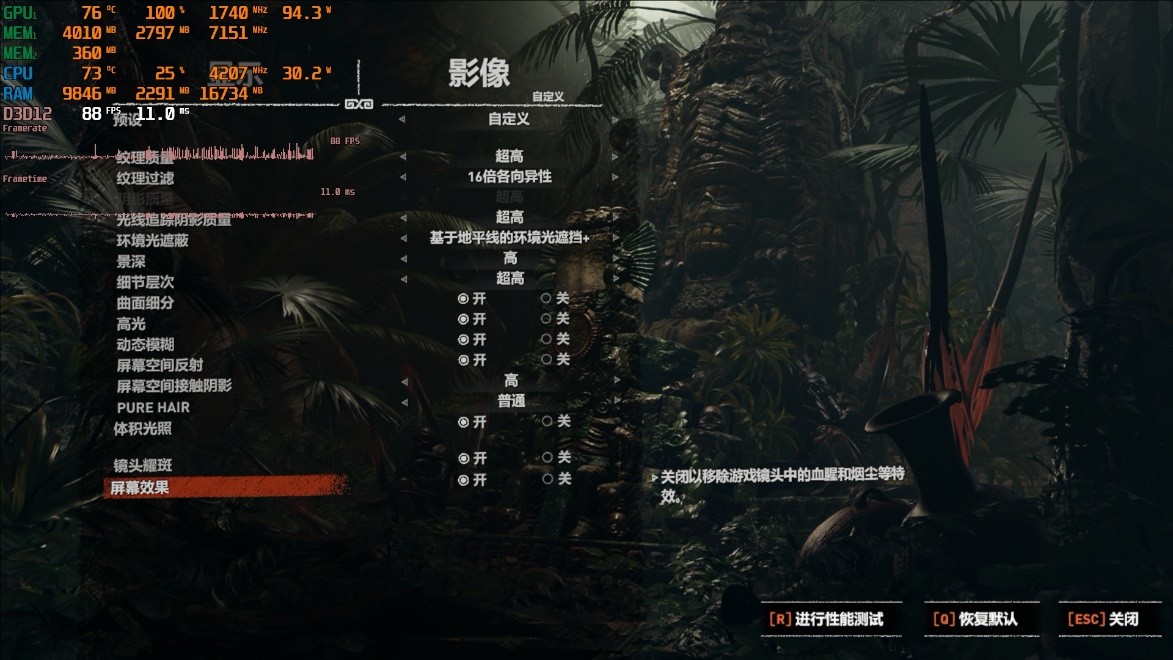Lower the 景深 depth of field setting
This screenshot has height=660, width=1173.
(403, 258)
